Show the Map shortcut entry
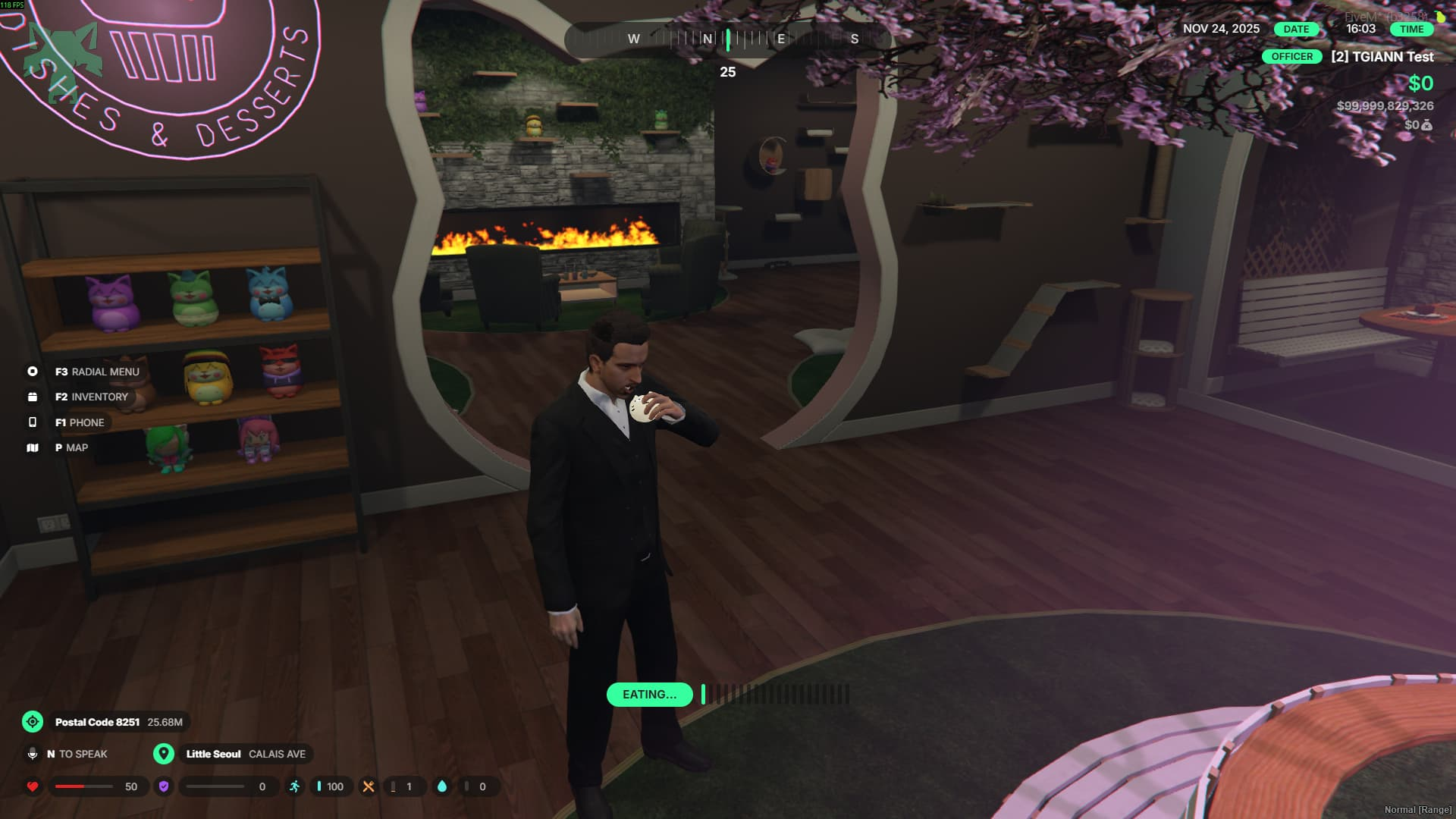 [x=71, y=447]
